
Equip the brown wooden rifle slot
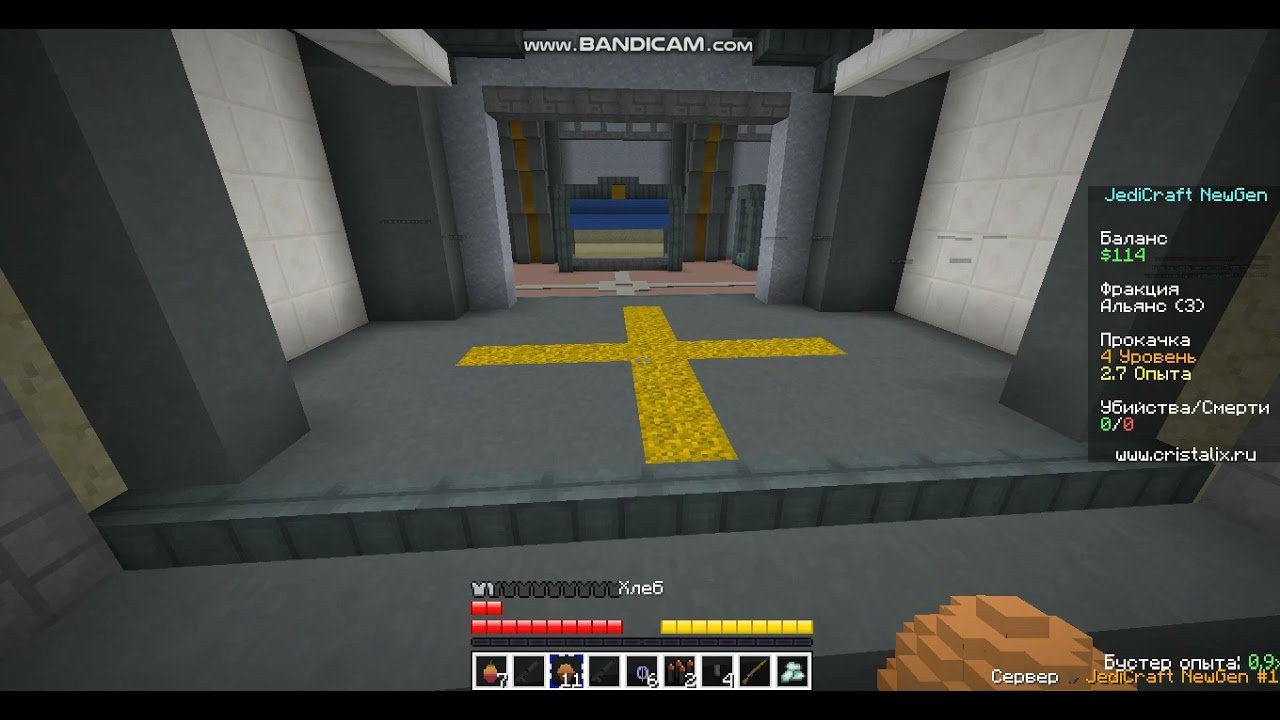[x=755, y=672]
